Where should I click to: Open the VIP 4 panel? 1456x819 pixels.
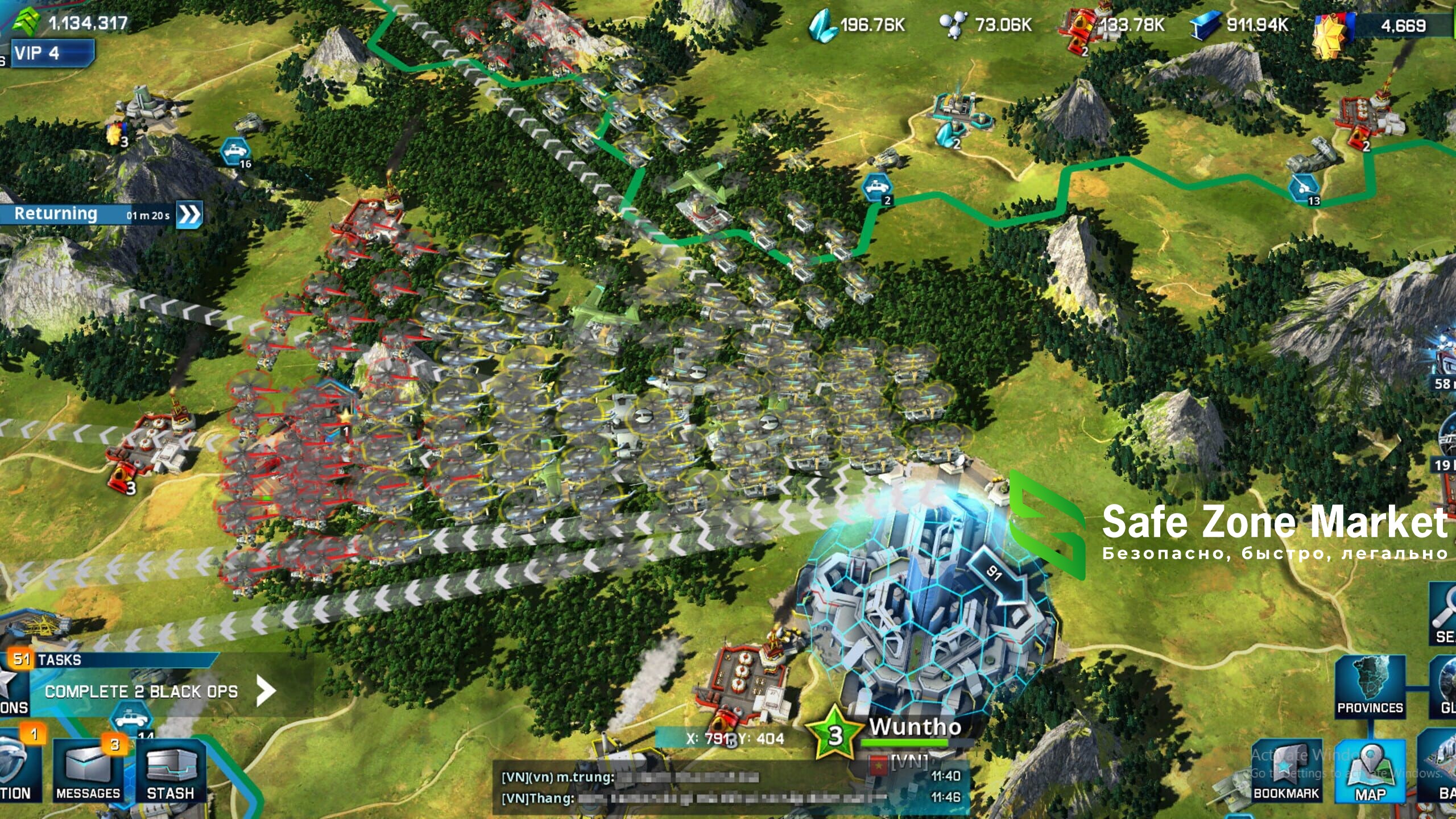pyautogui.click(x=51, y=53)
